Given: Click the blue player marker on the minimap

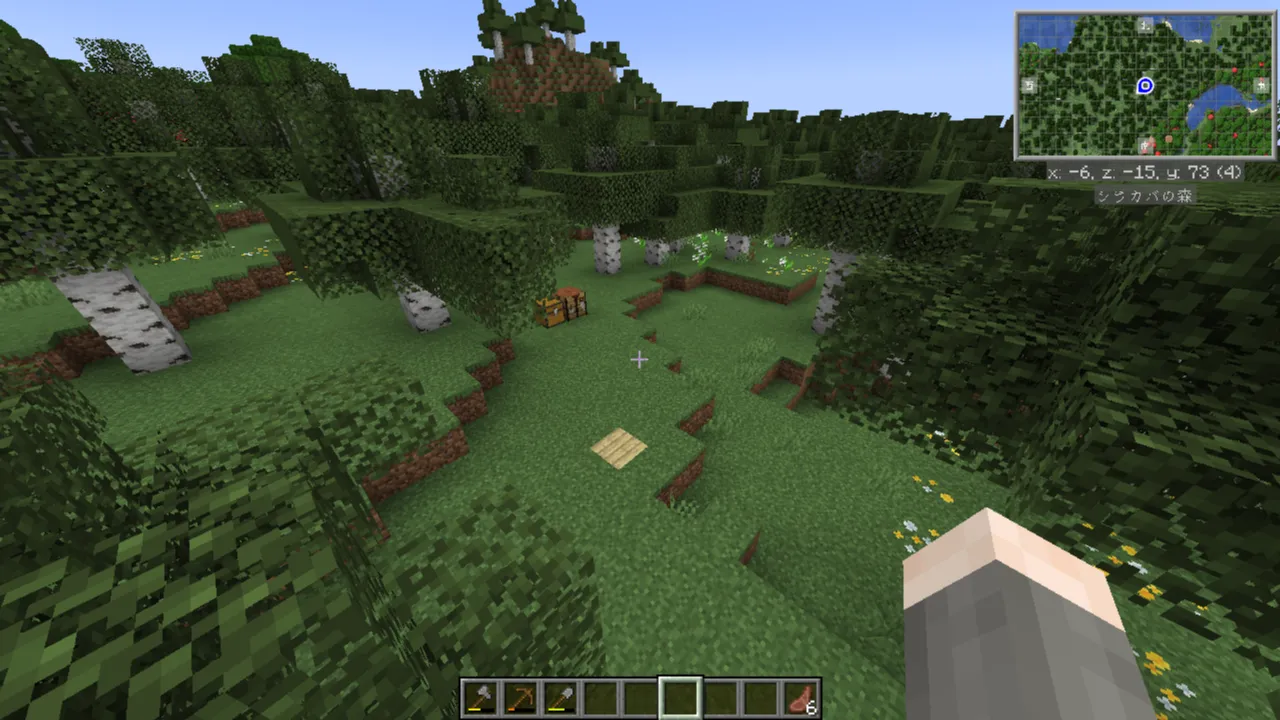Looking at the screenshot, I should [1146, 86].
